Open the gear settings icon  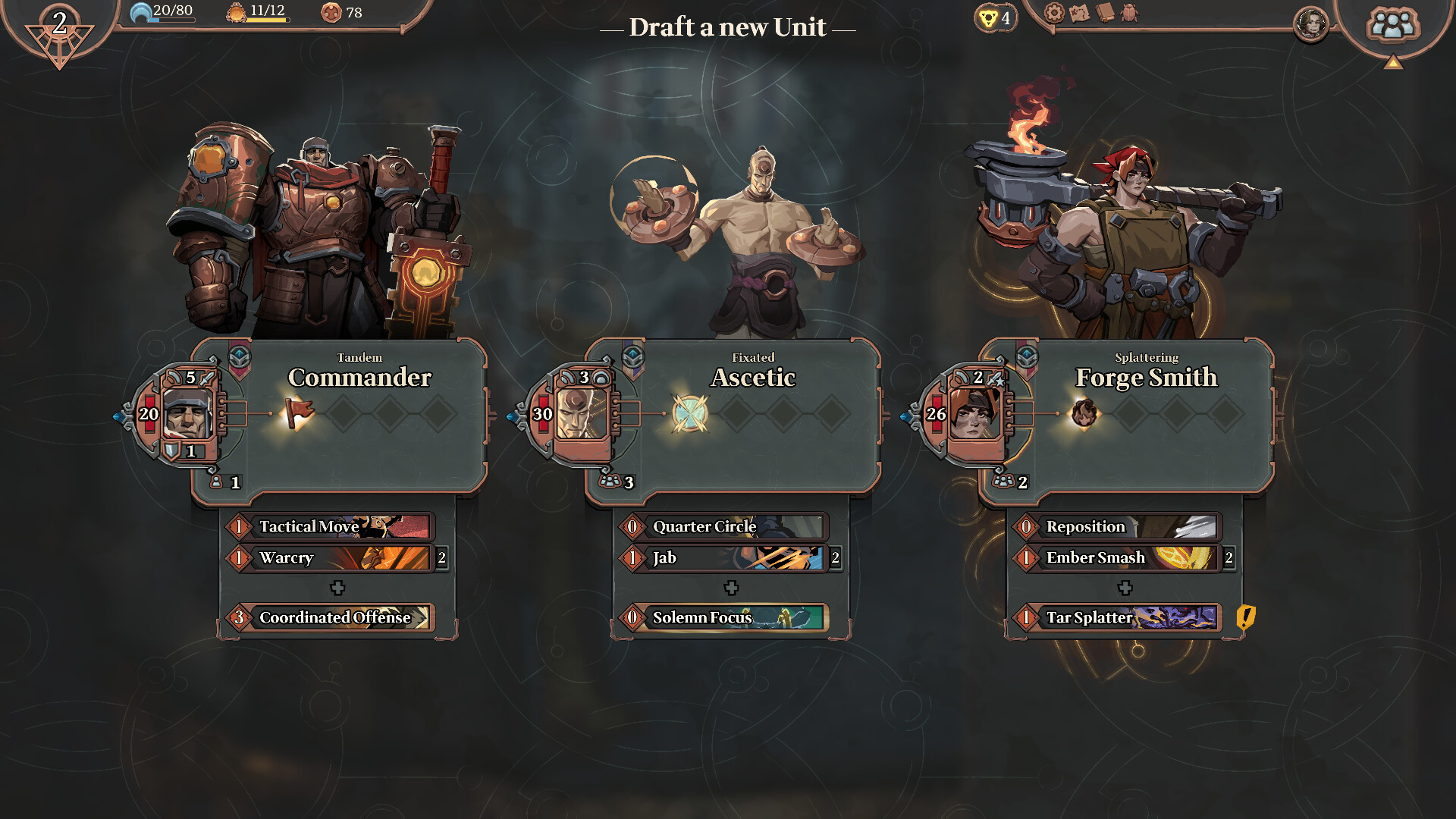1054,13
